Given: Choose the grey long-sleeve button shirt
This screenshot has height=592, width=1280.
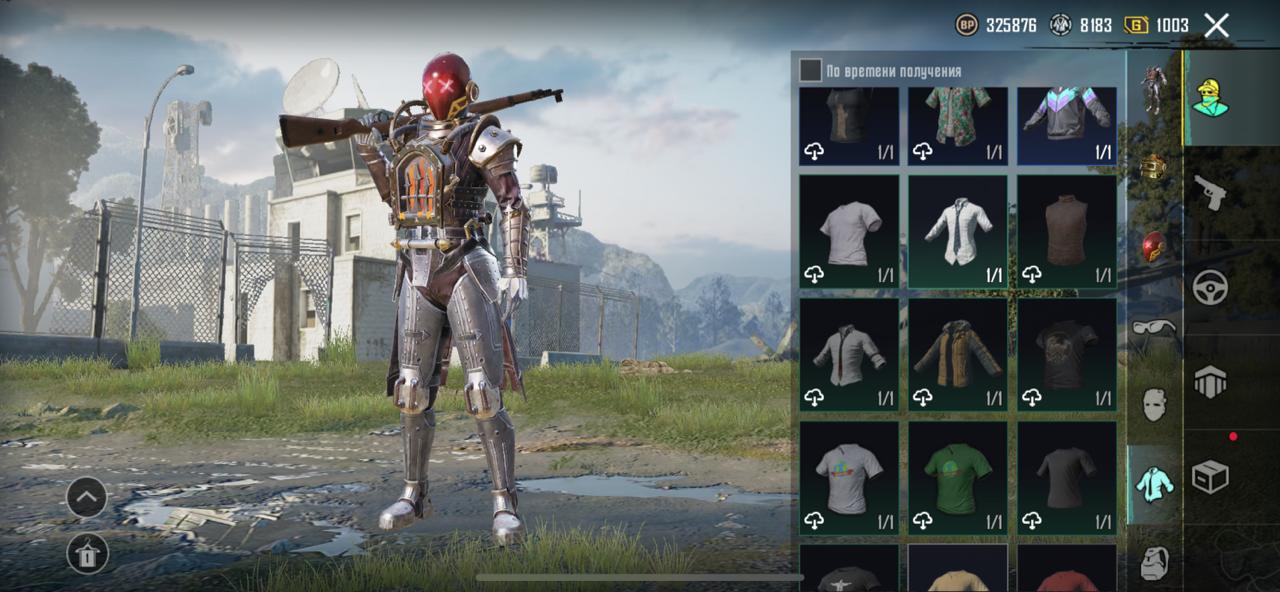Looking at the screenshot, I should click(x=849, y=355).
